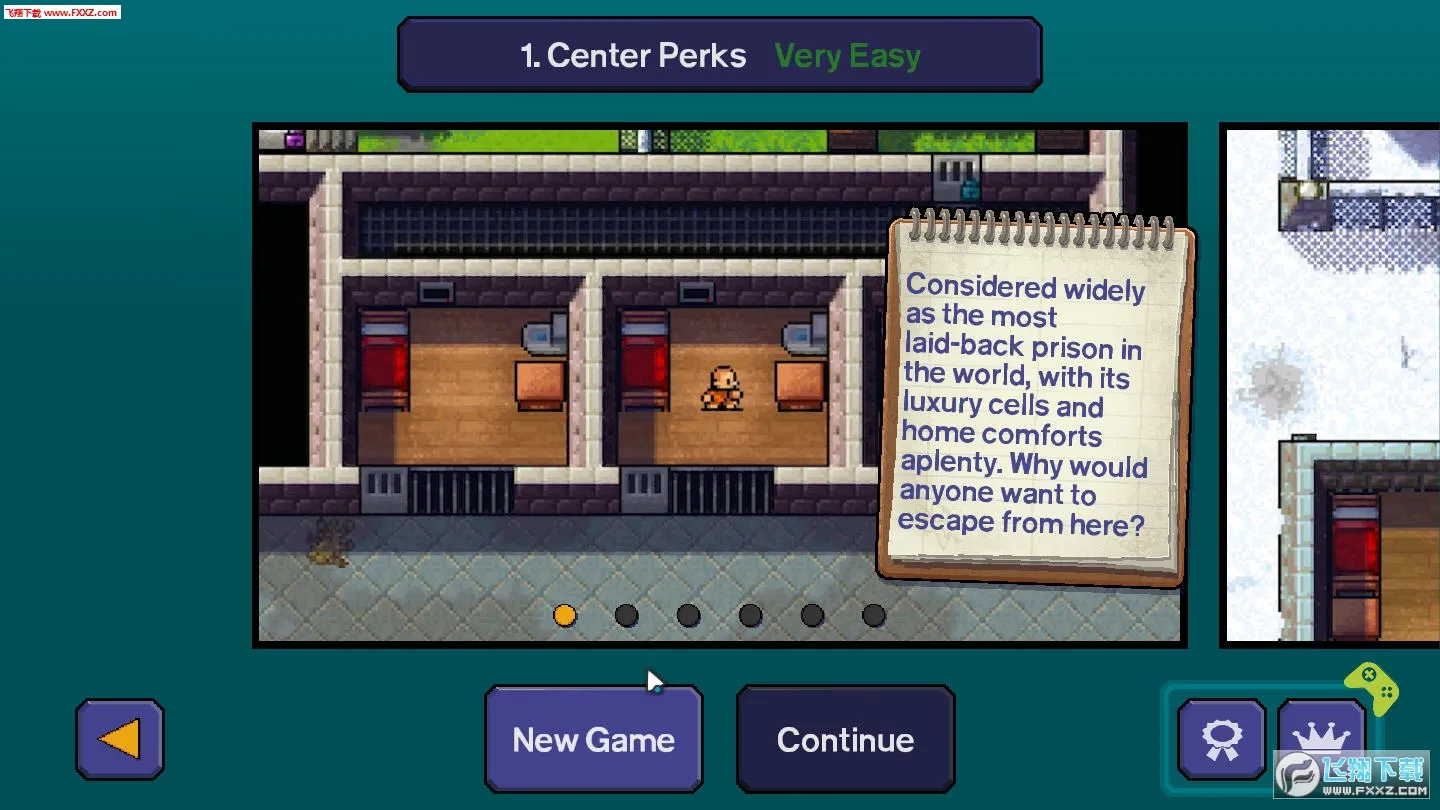View leaderboards using the crown icon

pyautogui.click(x=1322, y=739)
